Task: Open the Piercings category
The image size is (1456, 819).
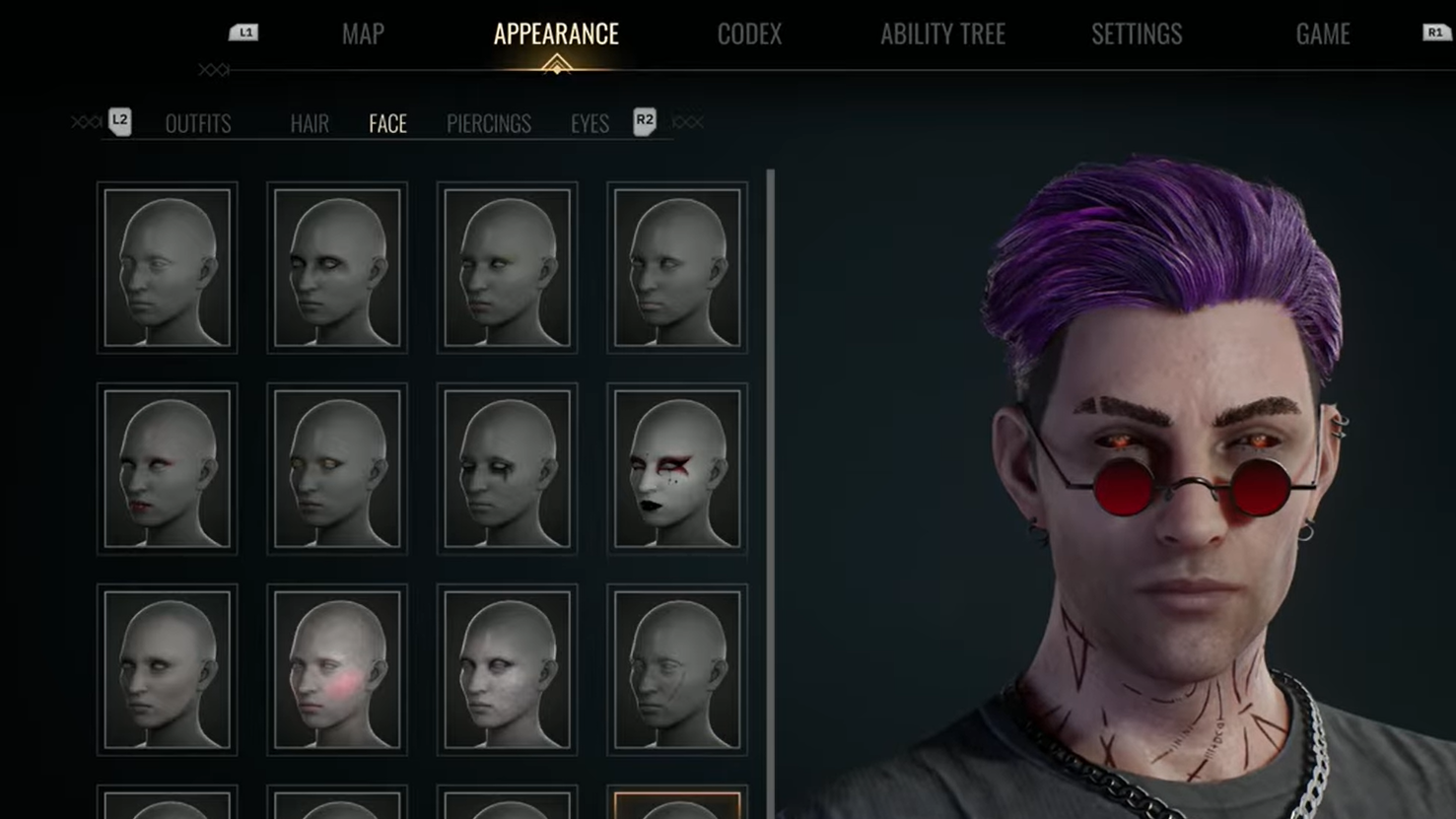Action: coord(488,123)
